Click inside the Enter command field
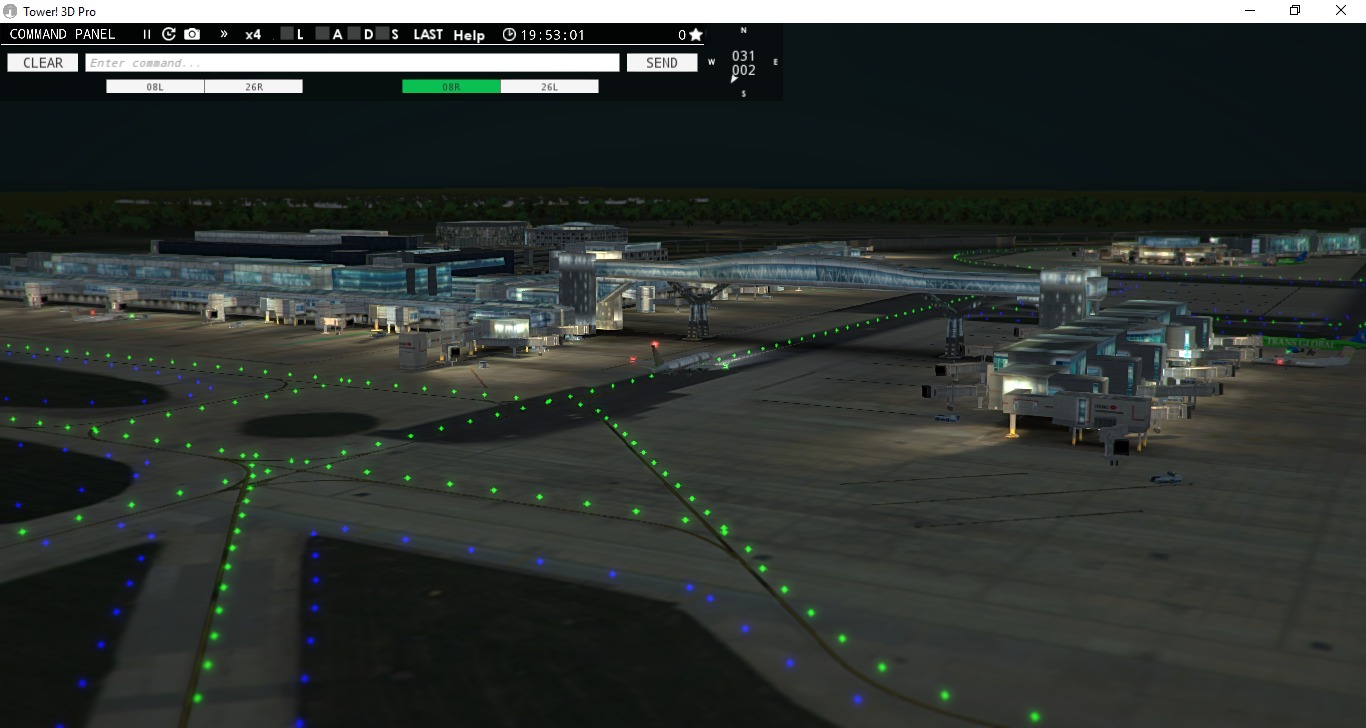 coord(352,62)
